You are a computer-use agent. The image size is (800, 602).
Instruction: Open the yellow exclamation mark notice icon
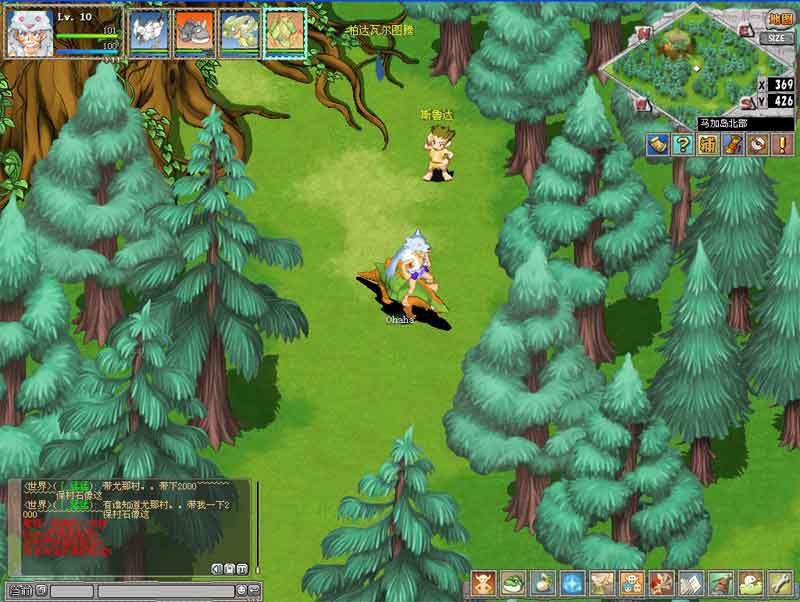pos(782,144)
